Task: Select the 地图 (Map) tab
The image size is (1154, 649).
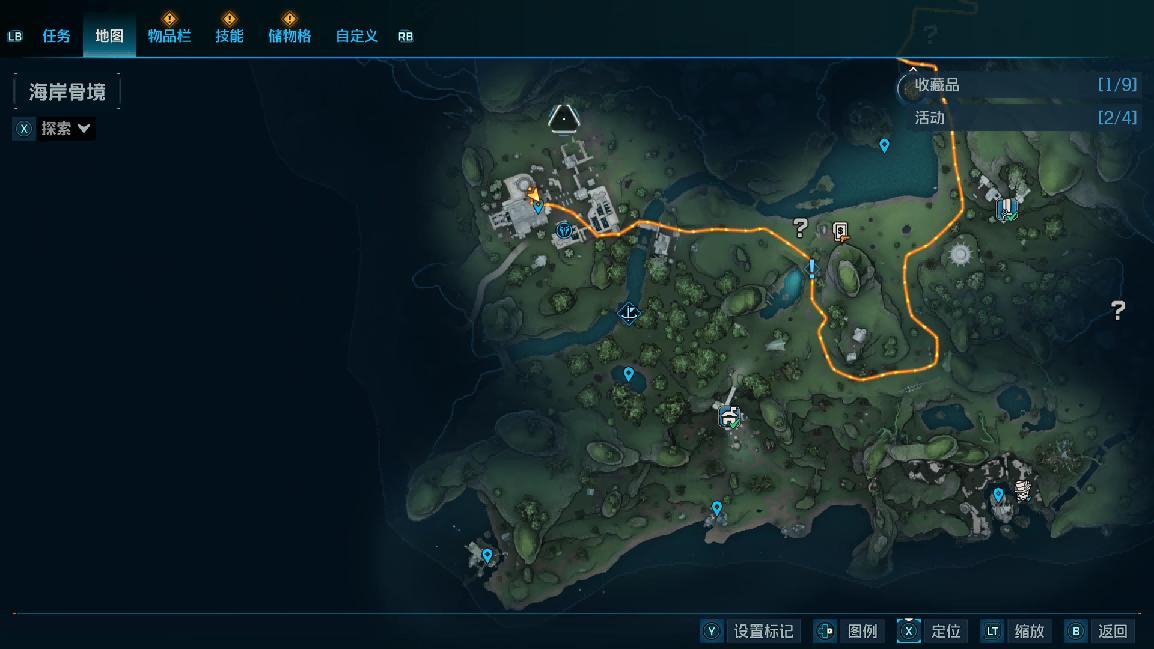Action: coord(109,36)
